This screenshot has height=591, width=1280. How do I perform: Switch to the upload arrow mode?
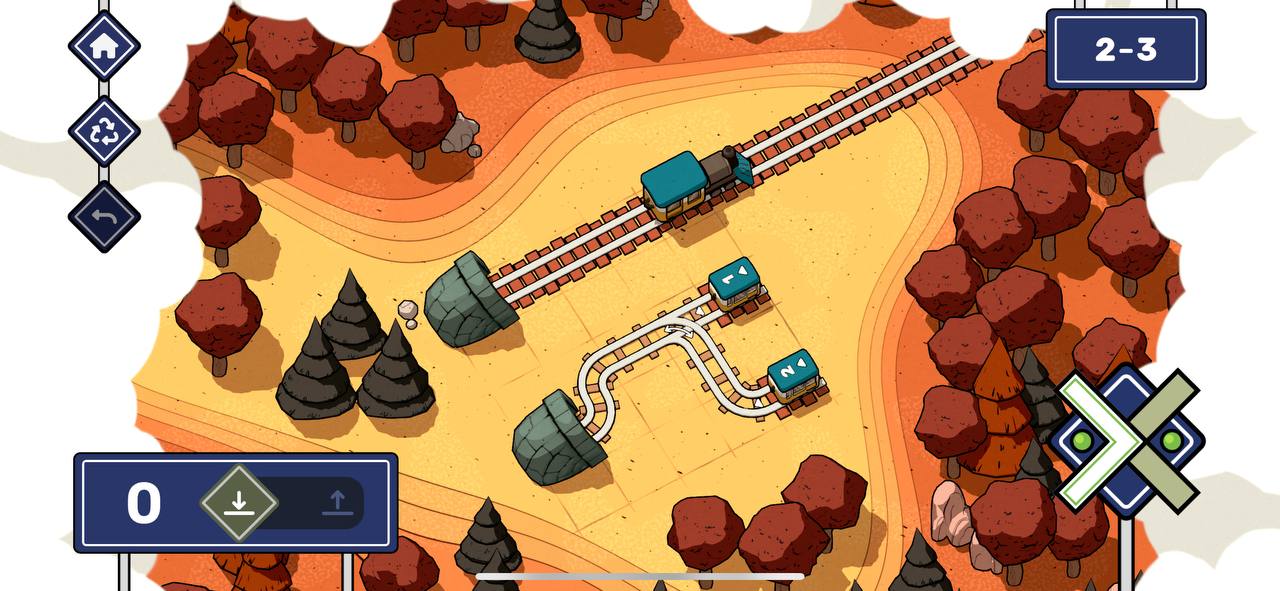coord(338,502)
